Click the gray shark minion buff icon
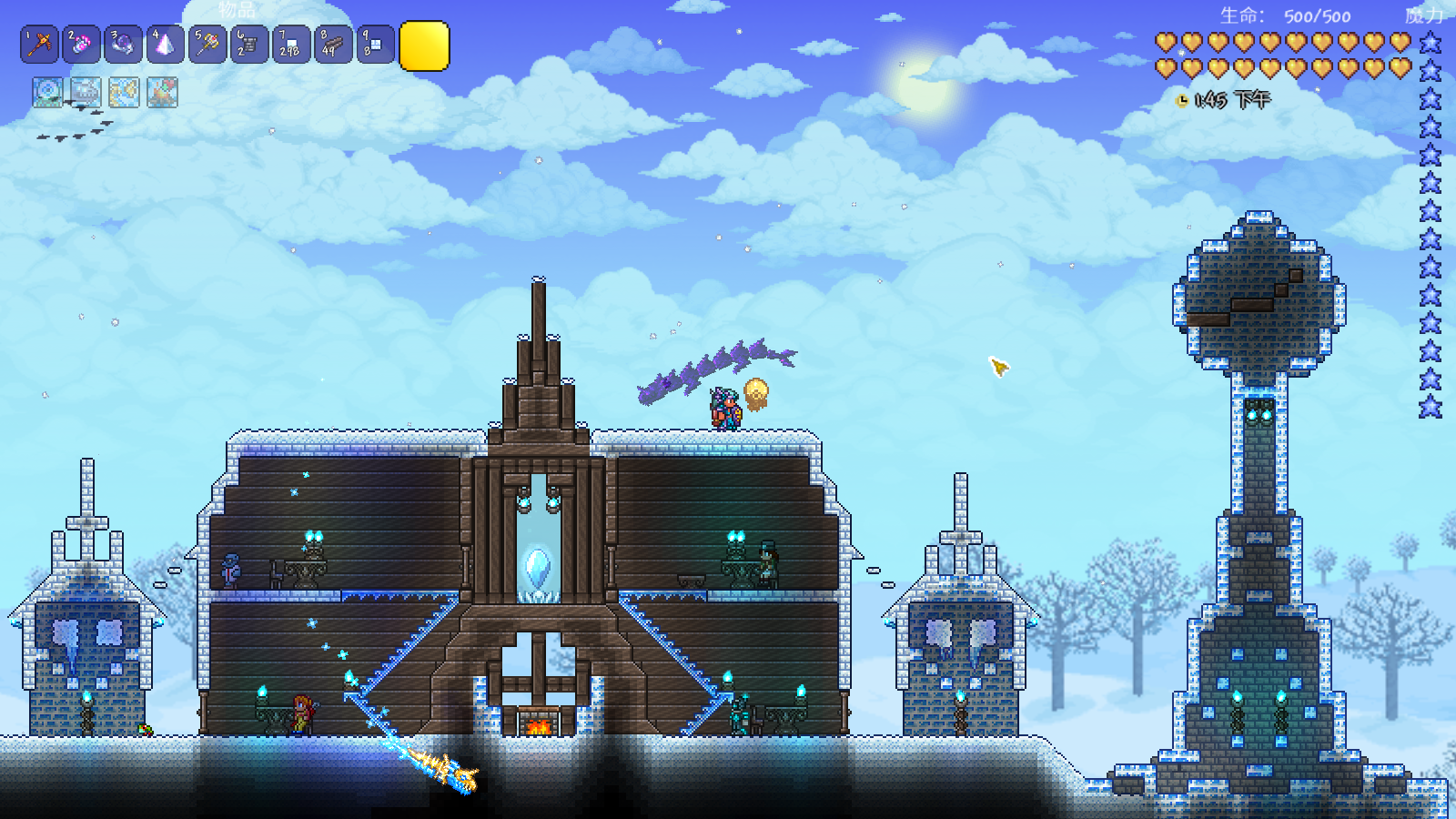 [x=86, y=92]
